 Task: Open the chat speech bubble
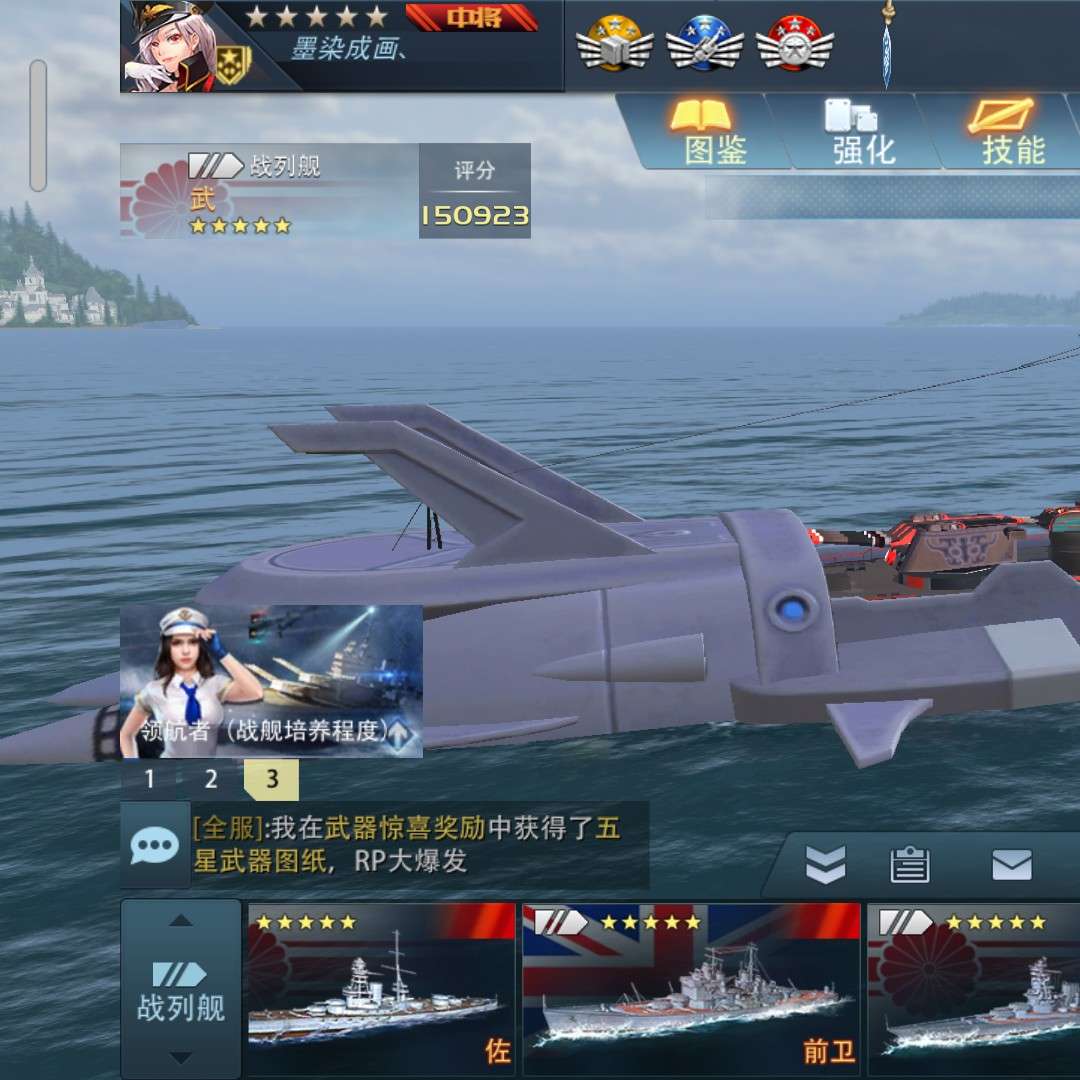[155, 846]
